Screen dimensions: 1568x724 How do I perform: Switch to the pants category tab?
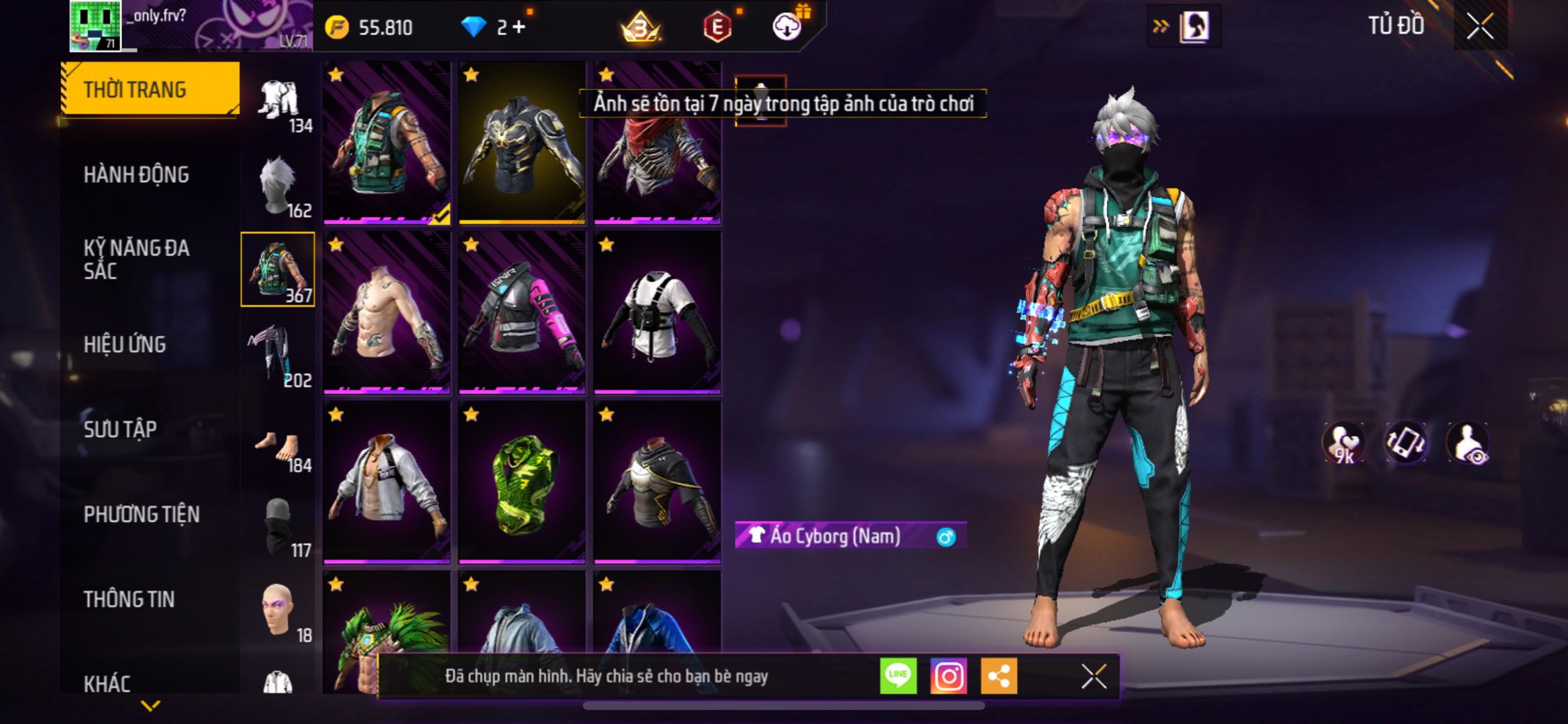point(278,355)
